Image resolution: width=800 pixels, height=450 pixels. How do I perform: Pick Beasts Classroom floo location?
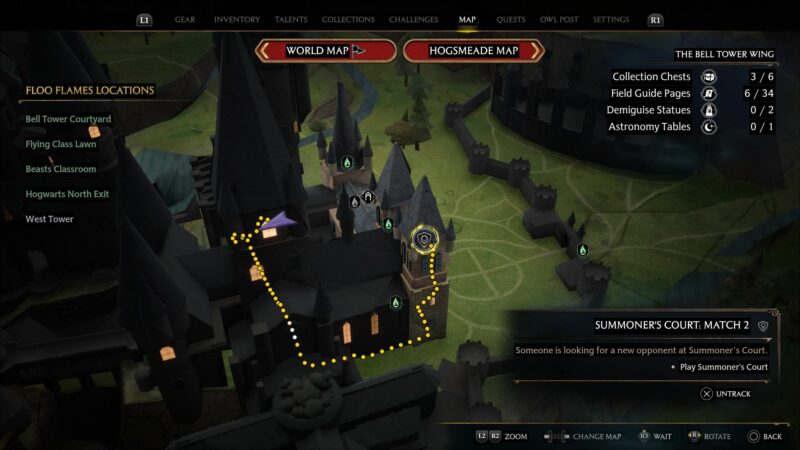[x=61, y=169]
